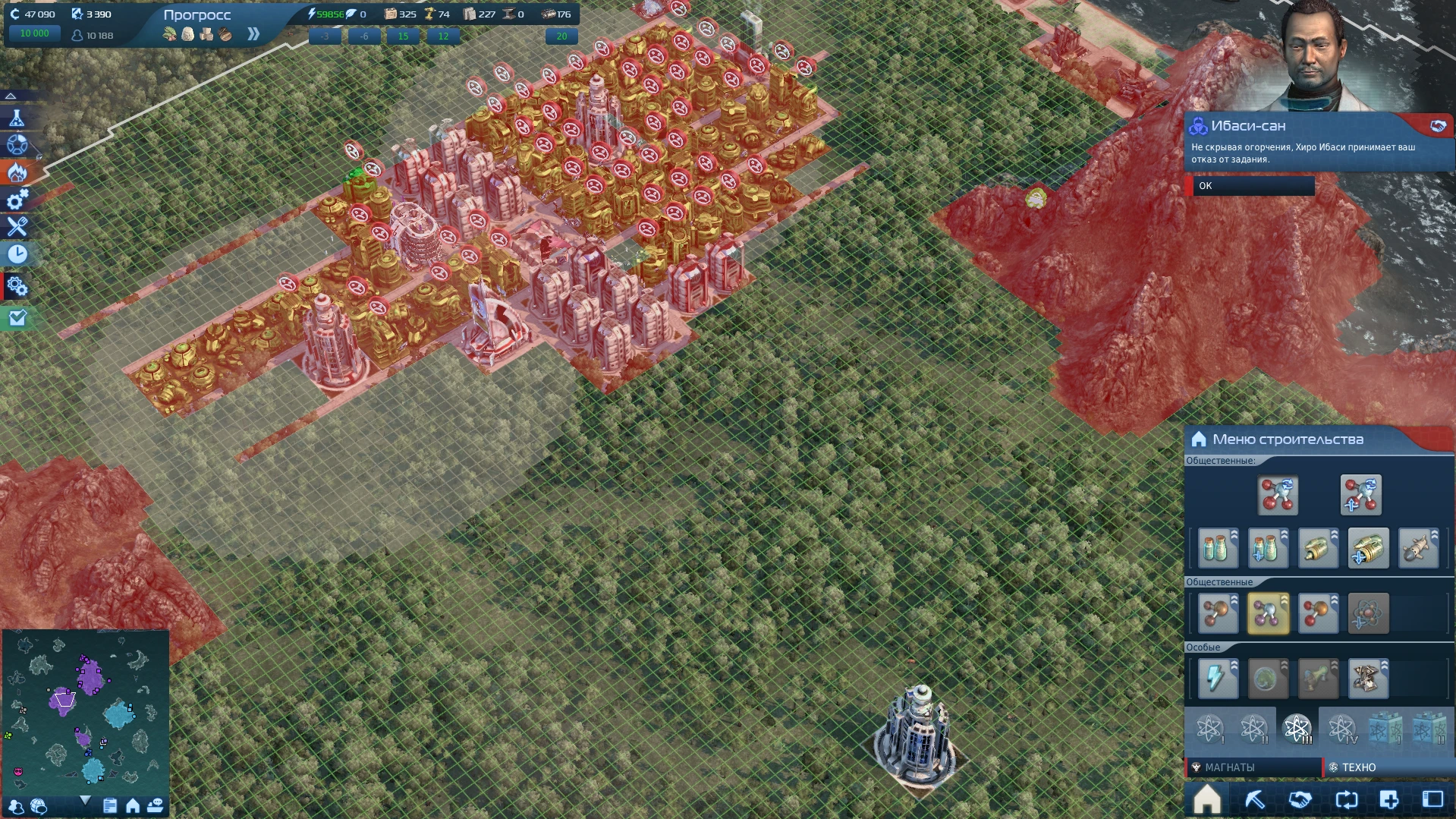
Task: Click the clock icon in the sidebar
Action: pyautogui.click(x=17, y=254)
